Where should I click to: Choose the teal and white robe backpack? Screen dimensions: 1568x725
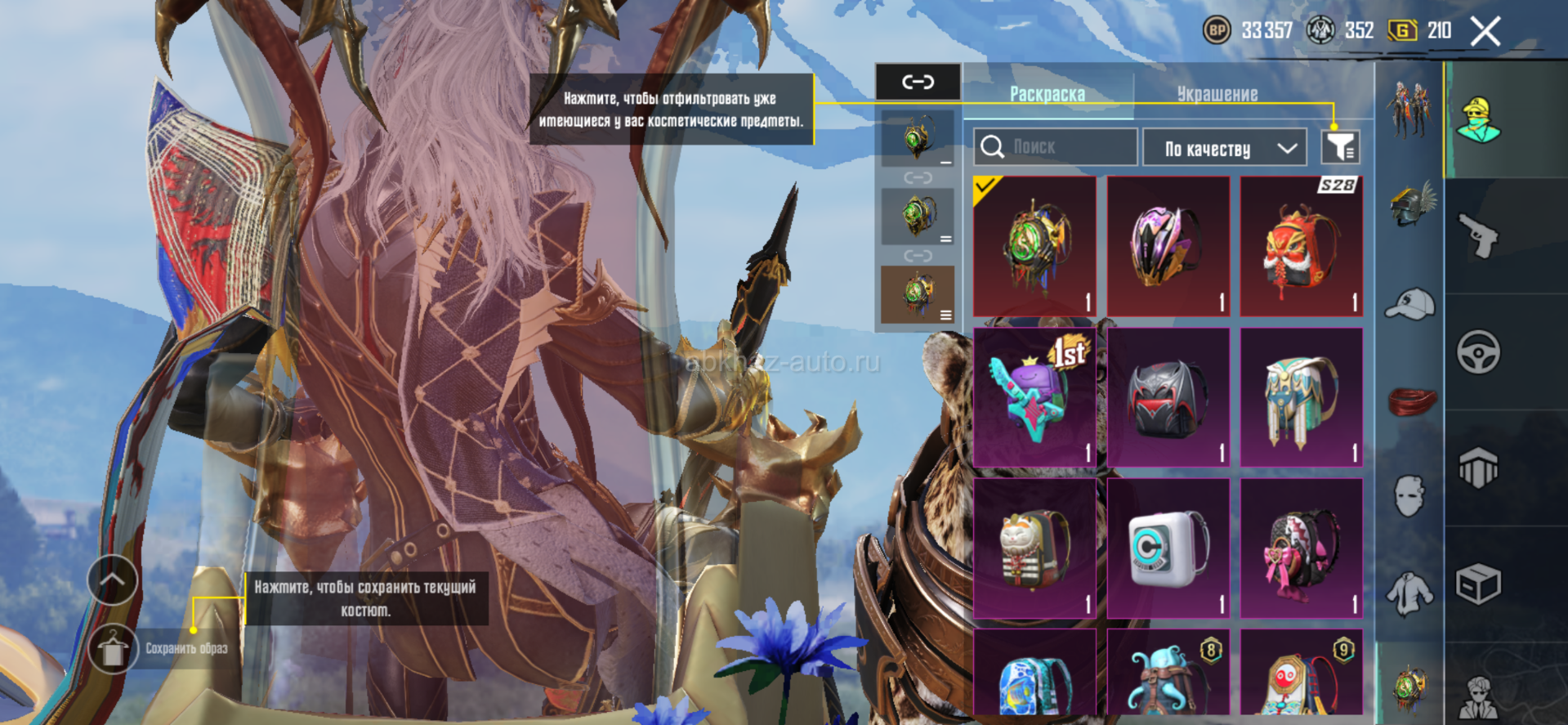1301,397
